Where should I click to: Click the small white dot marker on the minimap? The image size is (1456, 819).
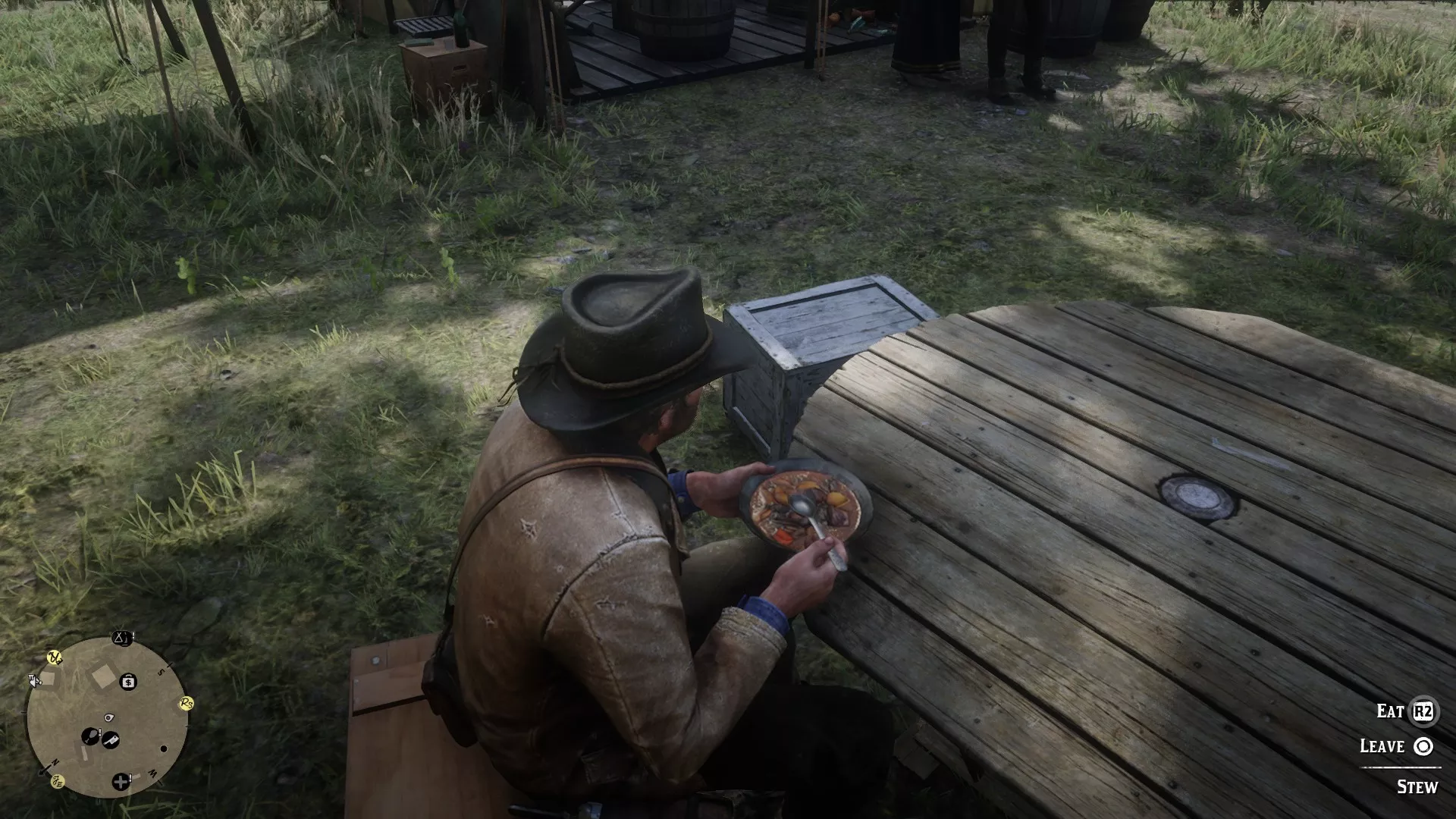tap(164, 748)
